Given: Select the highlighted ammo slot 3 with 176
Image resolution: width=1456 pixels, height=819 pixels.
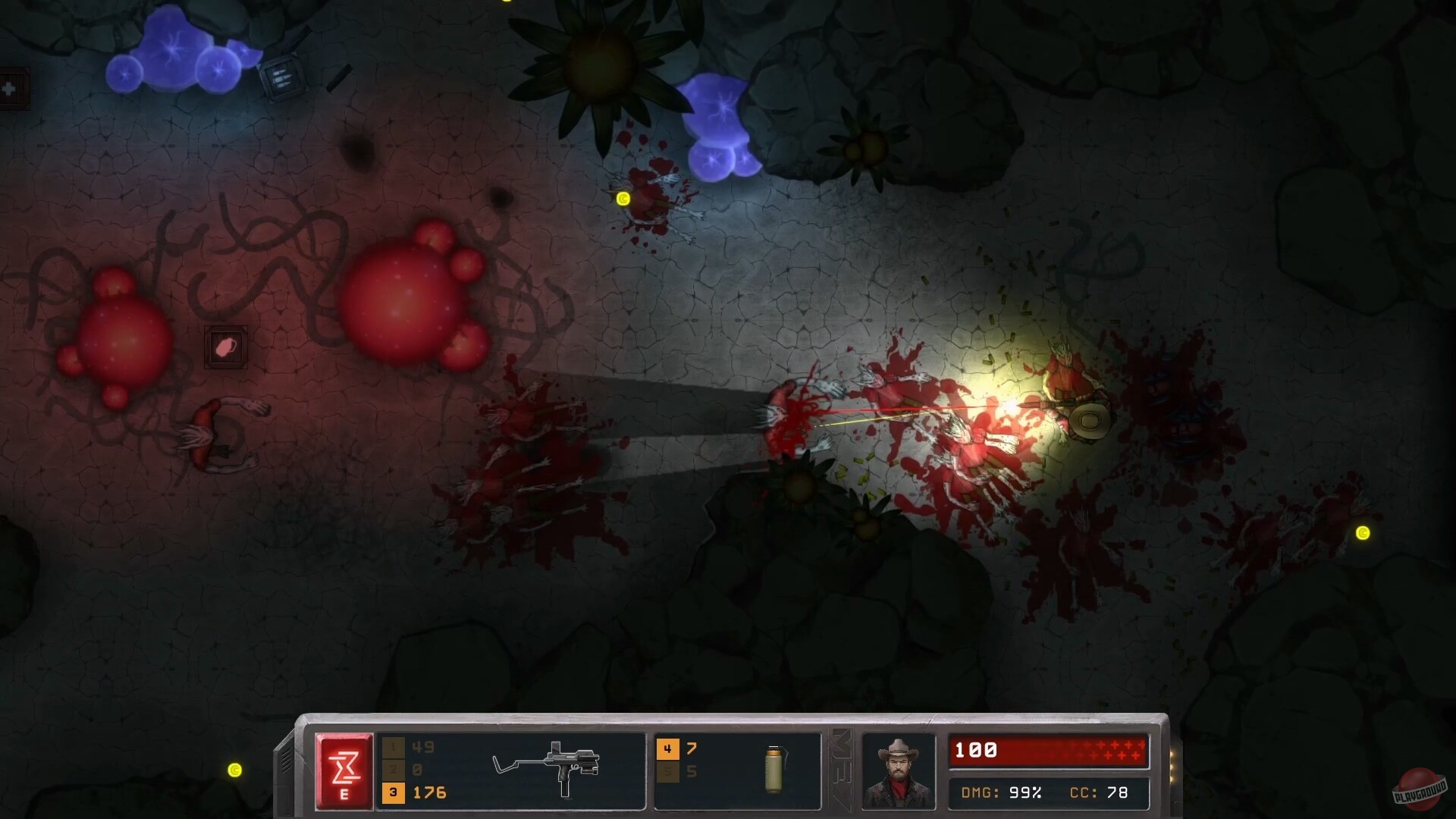Looking at the screenshot, I should pos(409,792).
